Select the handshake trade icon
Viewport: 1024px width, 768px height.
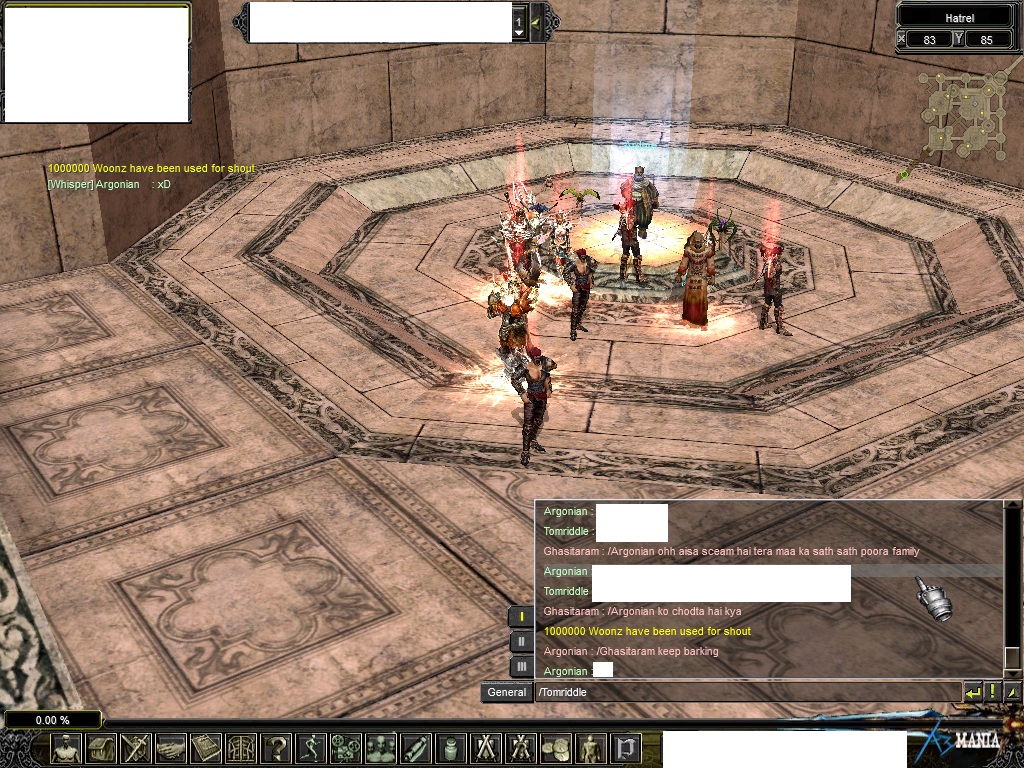(x=171, y=748)
